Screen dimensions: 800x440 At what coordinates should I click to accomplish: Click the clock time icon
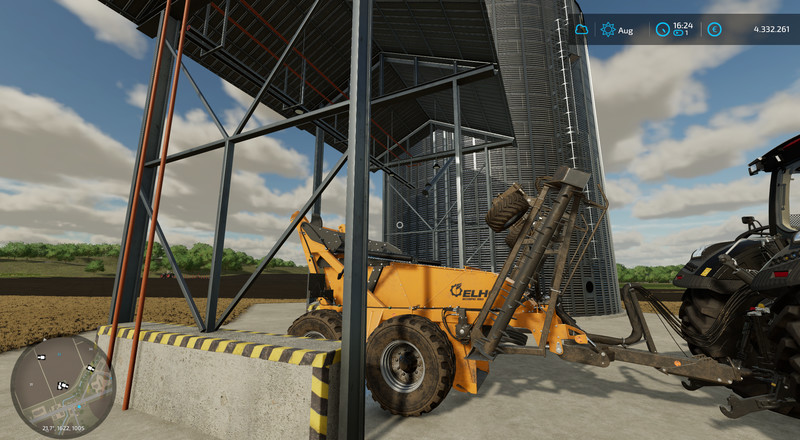(662, 30)
